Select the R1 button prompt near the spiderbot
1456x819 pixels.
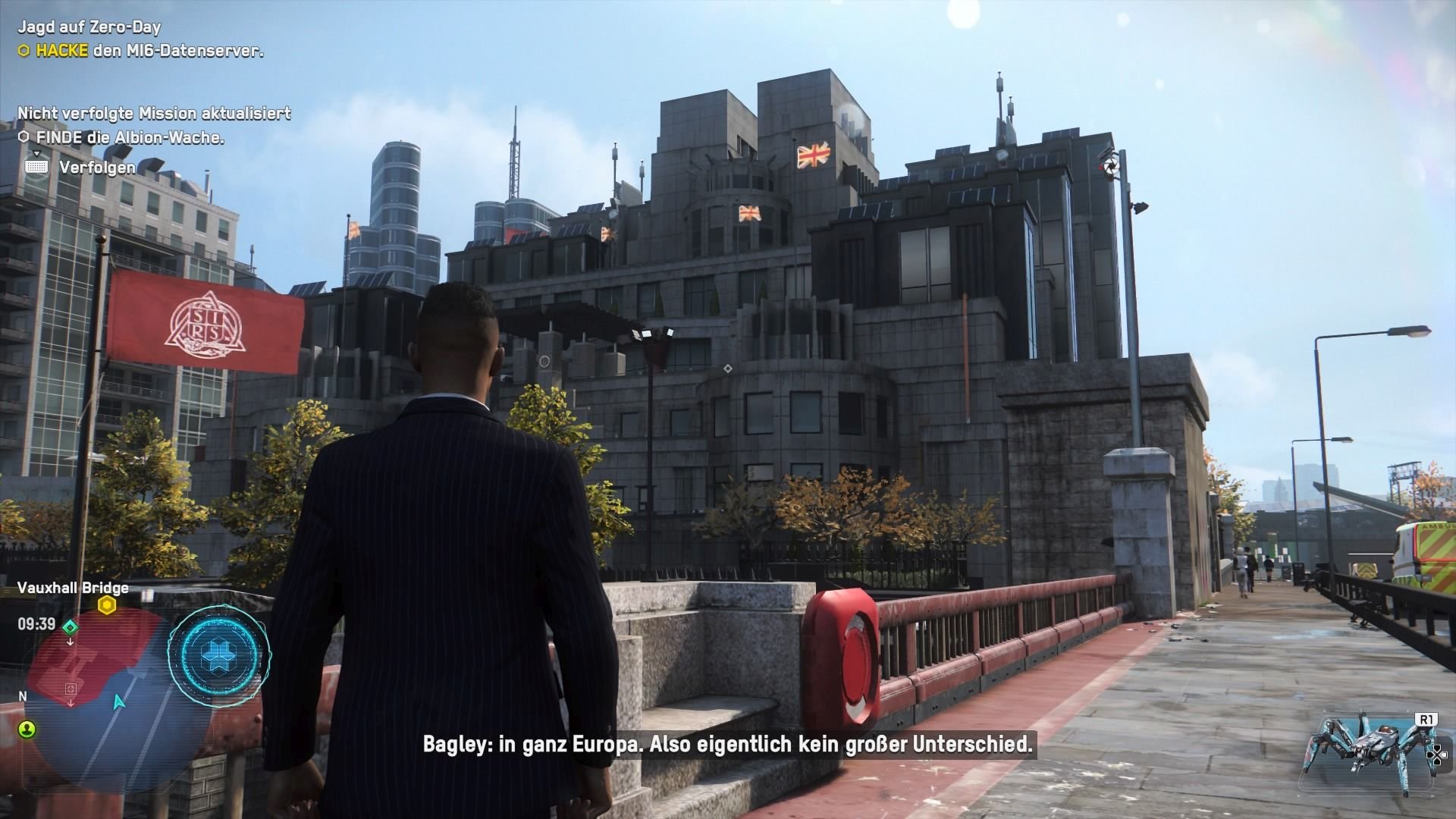(1427, 719)
